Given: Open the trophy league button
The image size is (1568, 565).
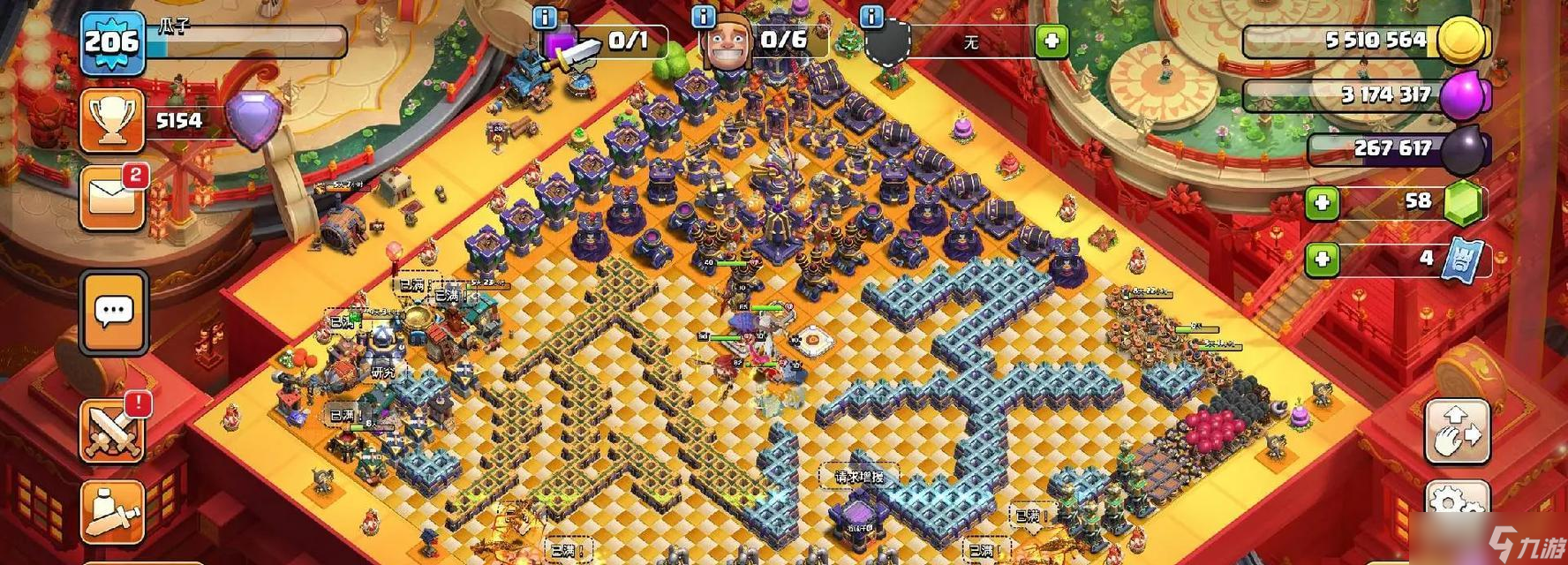Looking at the screenshot, I should coord(112,121).
